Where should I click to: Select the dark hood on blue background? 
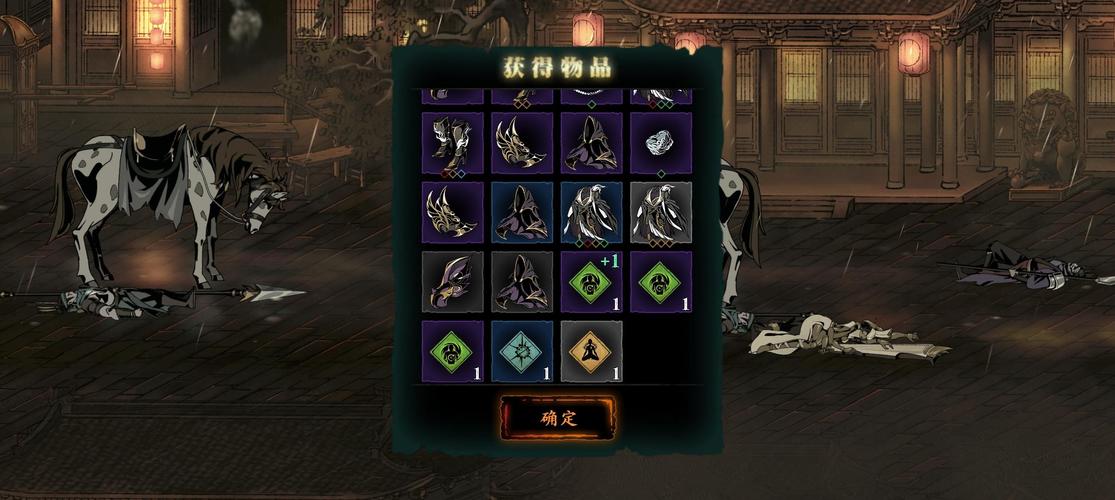click(522, 212)
